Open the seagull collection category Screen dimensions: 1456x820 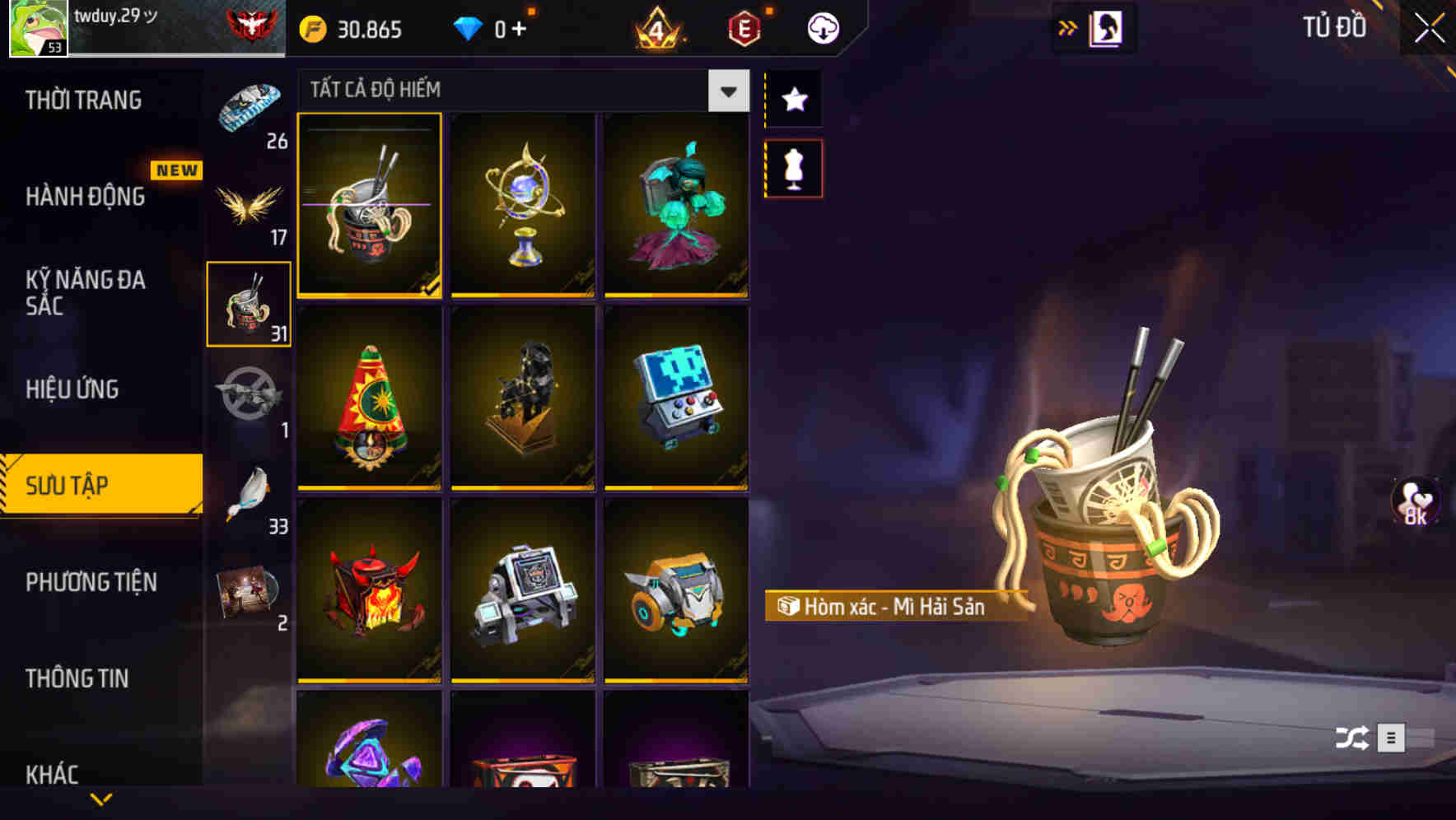(x=249, y=491)
